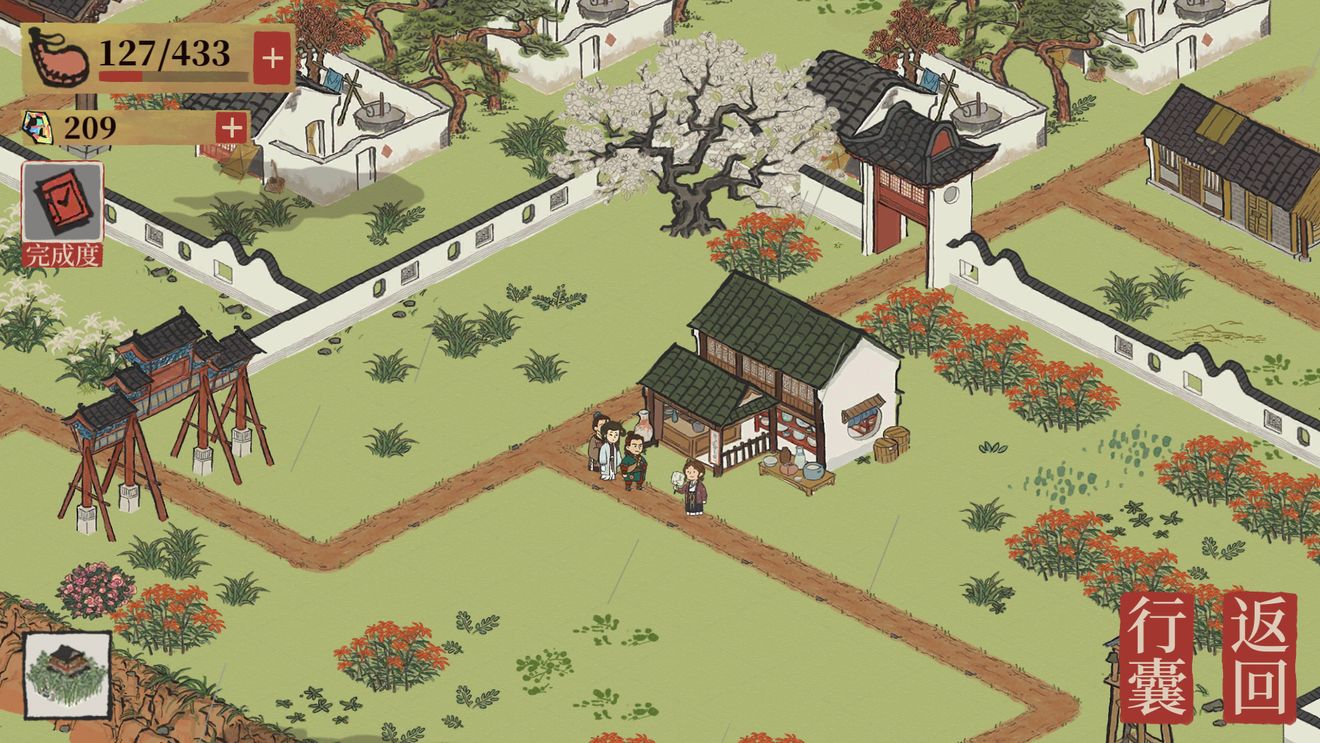Open the building thumbnail panel

68,673
